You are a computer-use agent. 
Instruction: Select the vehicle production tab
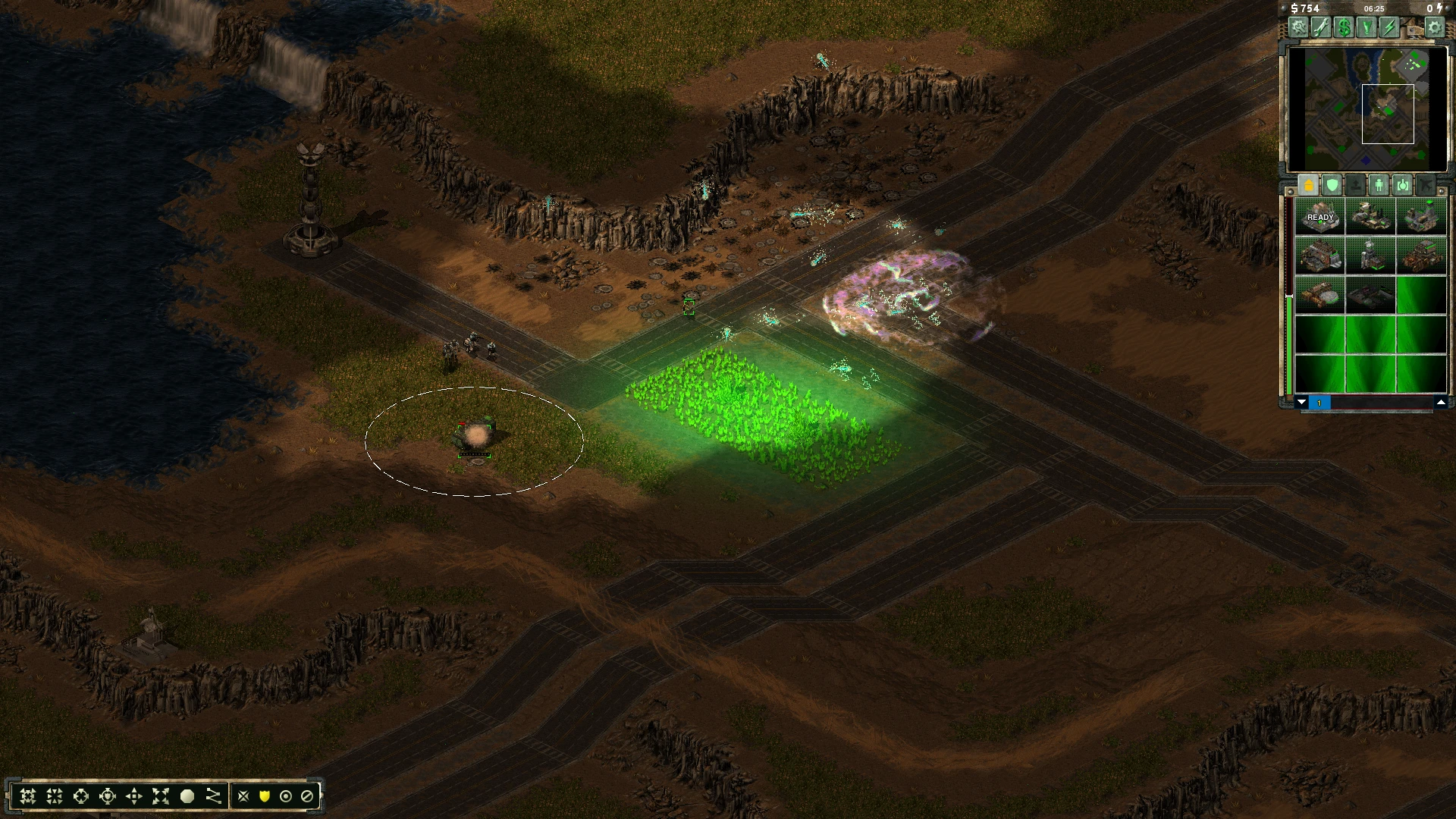[x=1402, y=185]
